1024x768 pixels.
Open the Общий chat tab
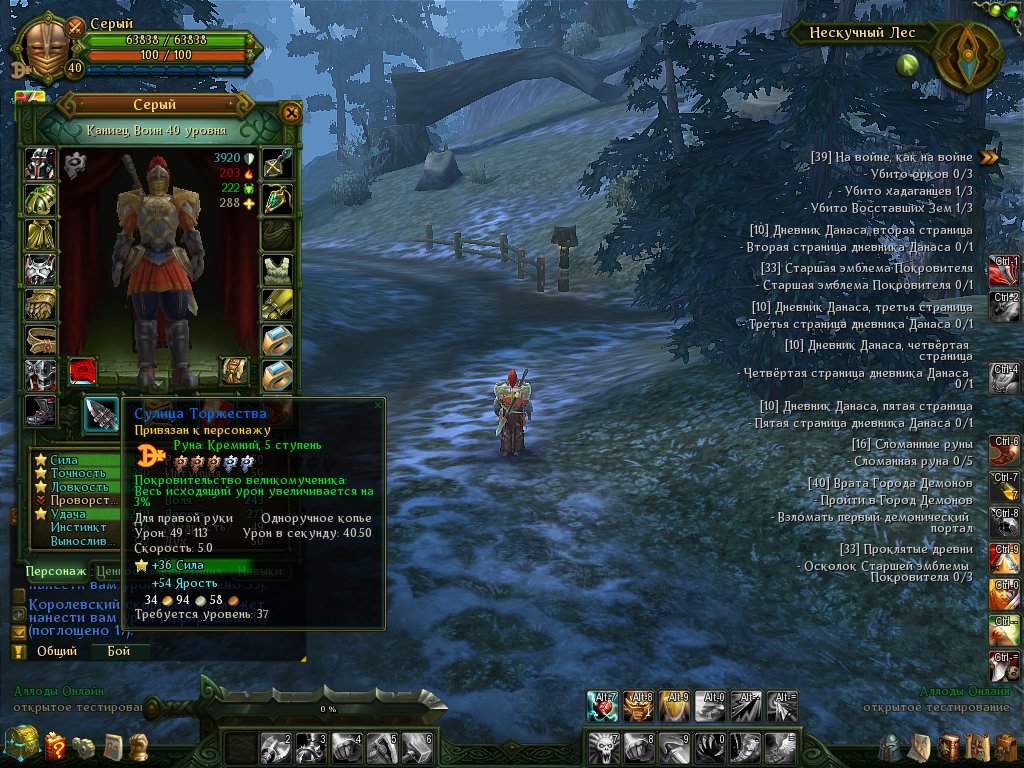(57, 651)
